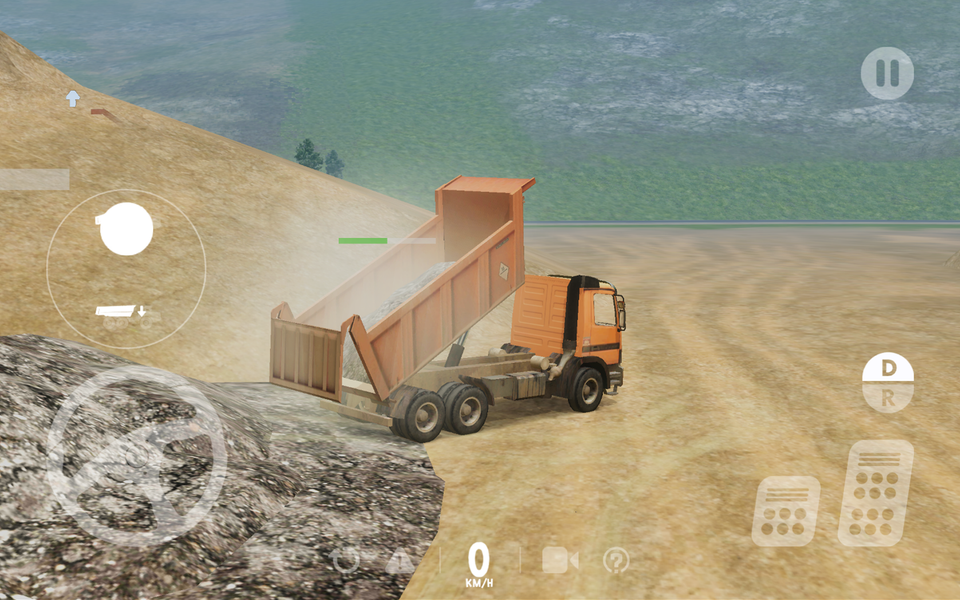Pause the game
This screenshot has width=960, height=600.
click(x=887, y=73)
